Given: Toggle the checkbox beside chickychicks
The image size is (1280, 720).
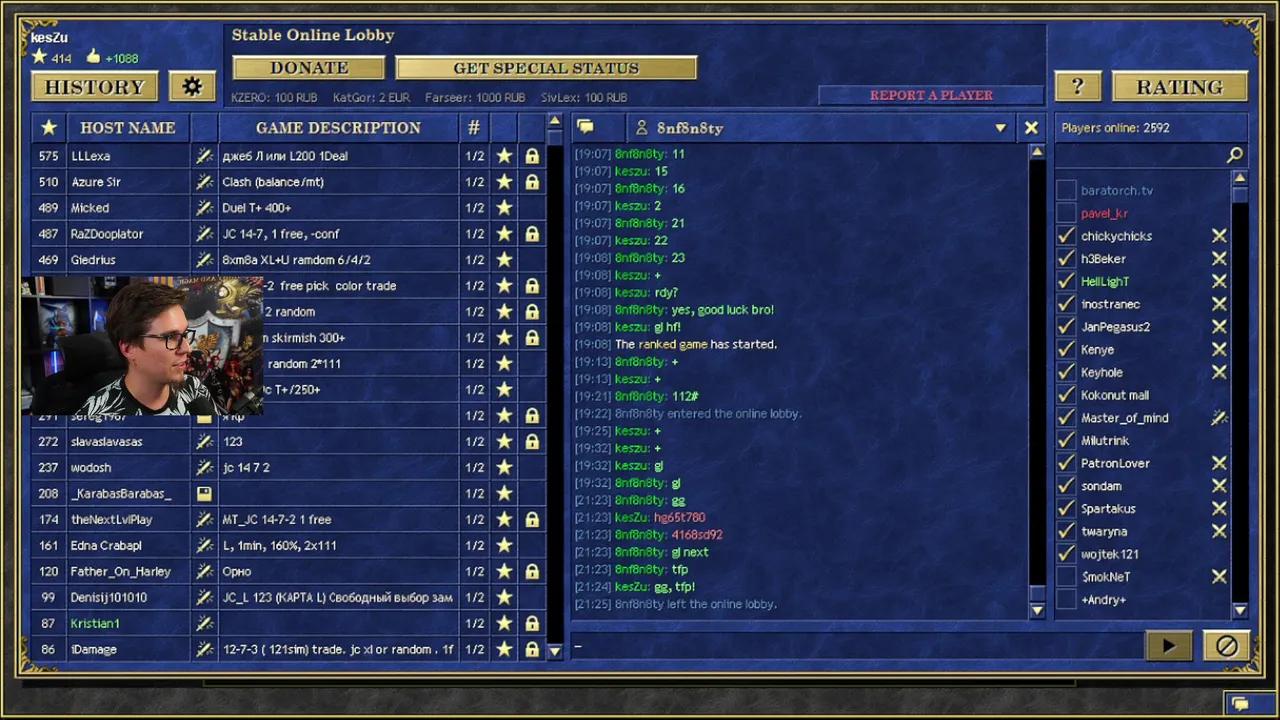Looking at the screenshot, I should tap(1066, 236).
